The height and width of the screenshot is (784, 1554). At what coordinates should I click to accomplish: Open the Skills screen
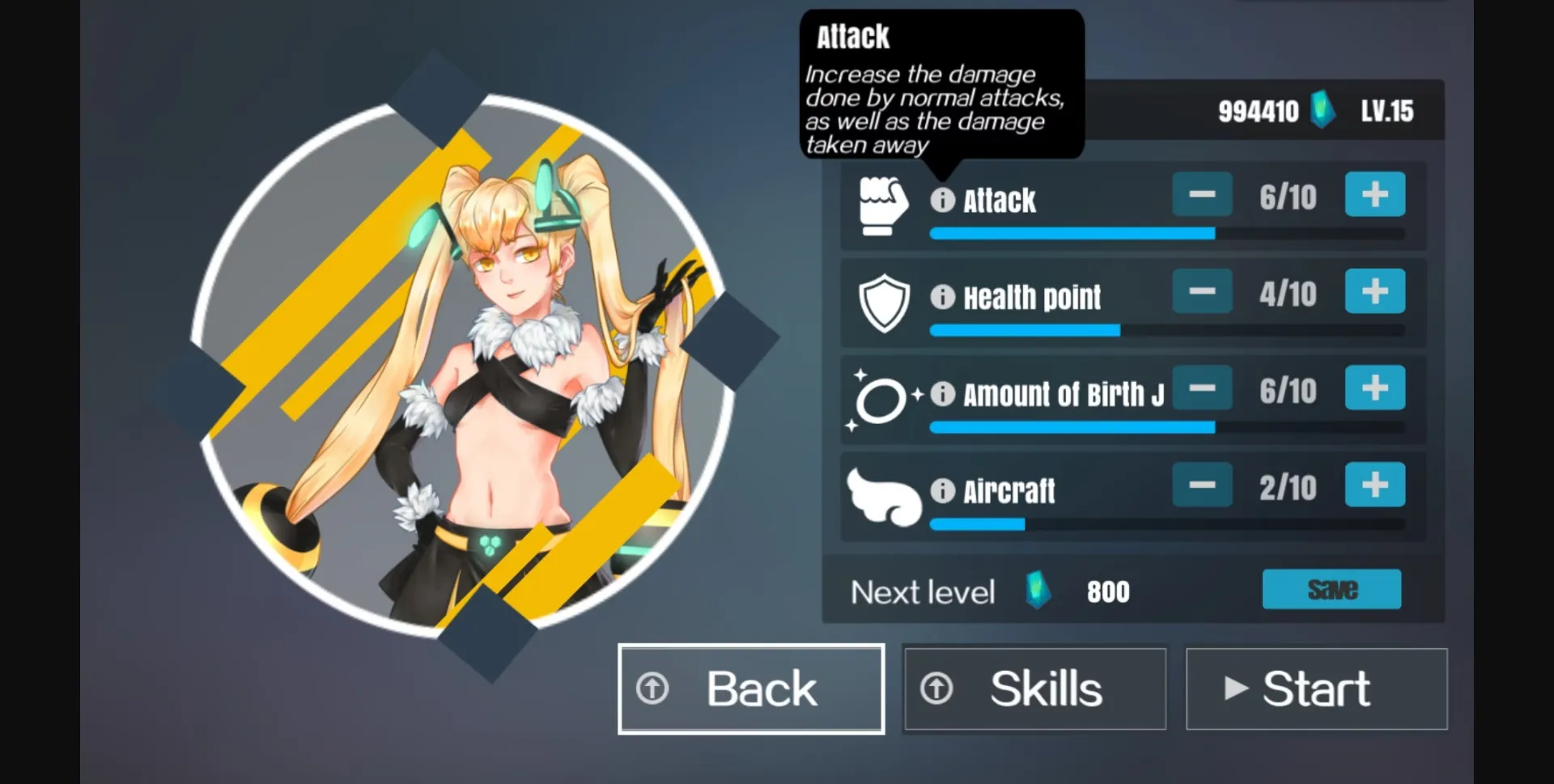[1034, 689]
